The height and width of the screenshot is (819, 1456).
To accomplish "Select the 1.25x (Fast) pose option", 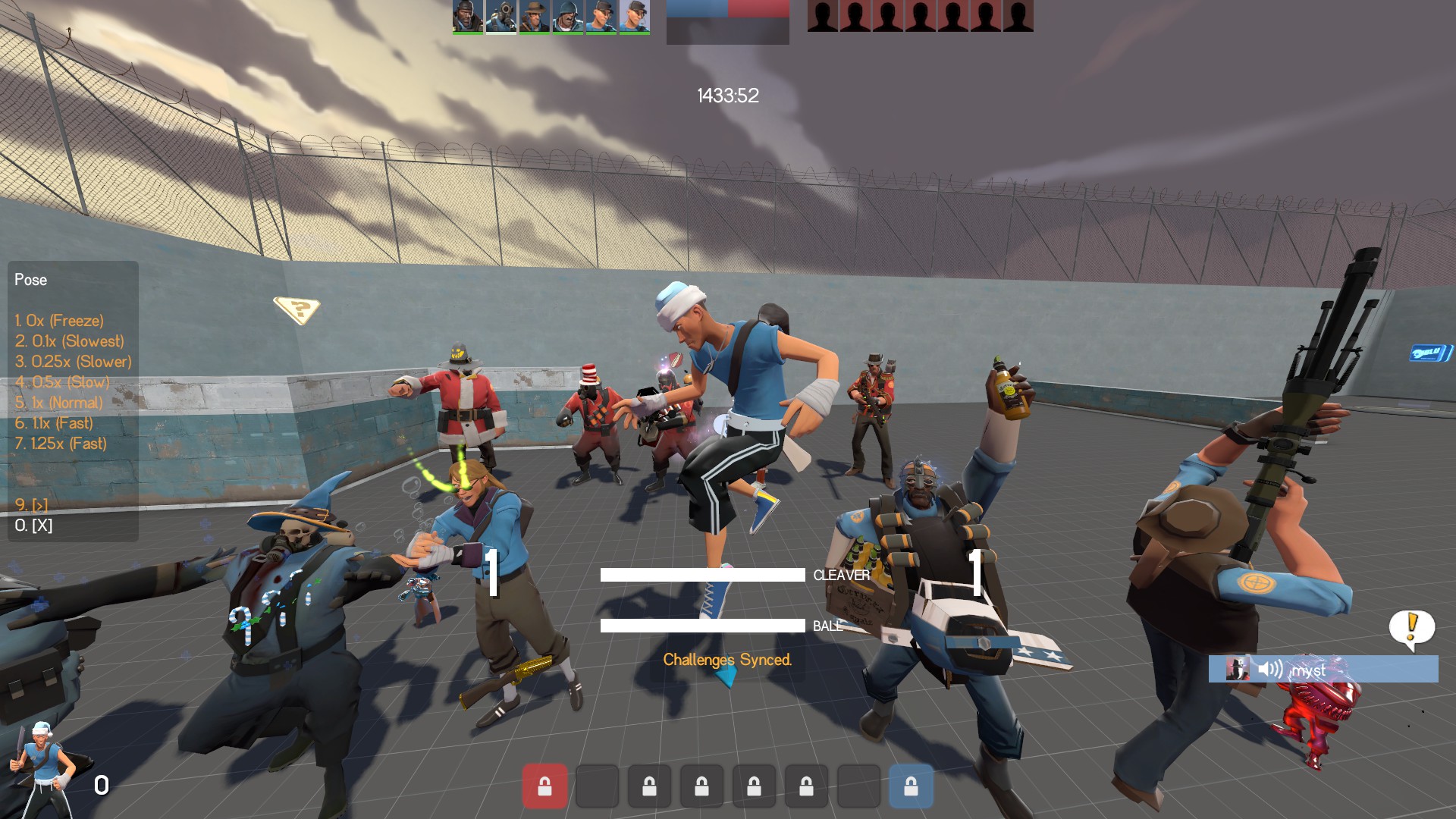I will (61, 444).
